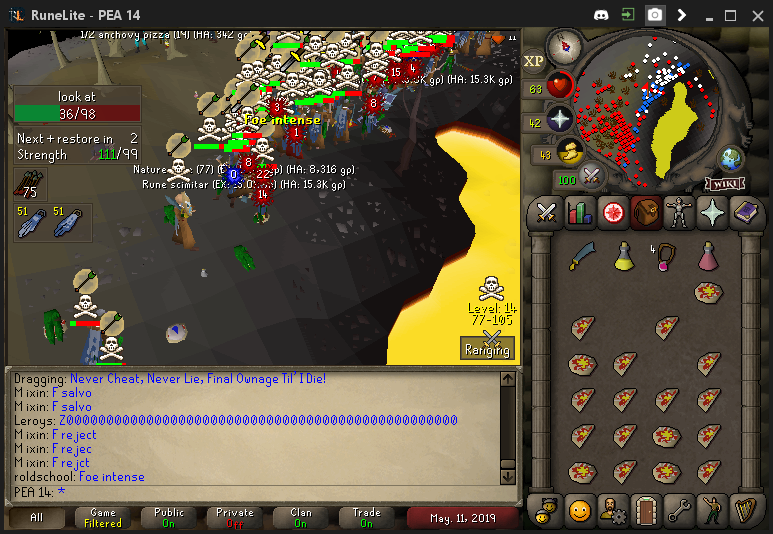Viewport: 773px width, 534px height.
Task: Open the world map globe
Action: tap(733, 159)
